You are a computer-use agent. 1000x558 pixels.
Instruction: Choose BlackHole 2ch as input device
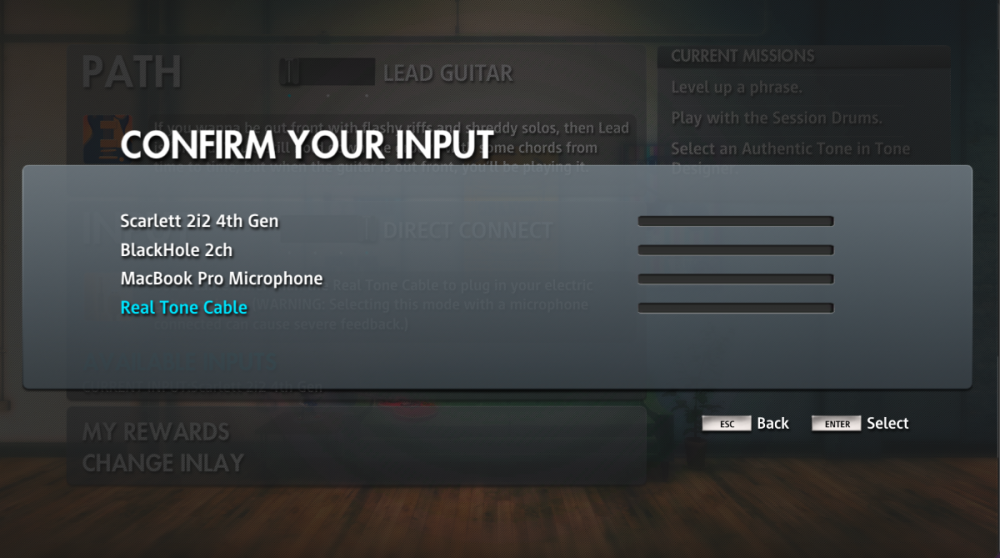pos(176,250)
